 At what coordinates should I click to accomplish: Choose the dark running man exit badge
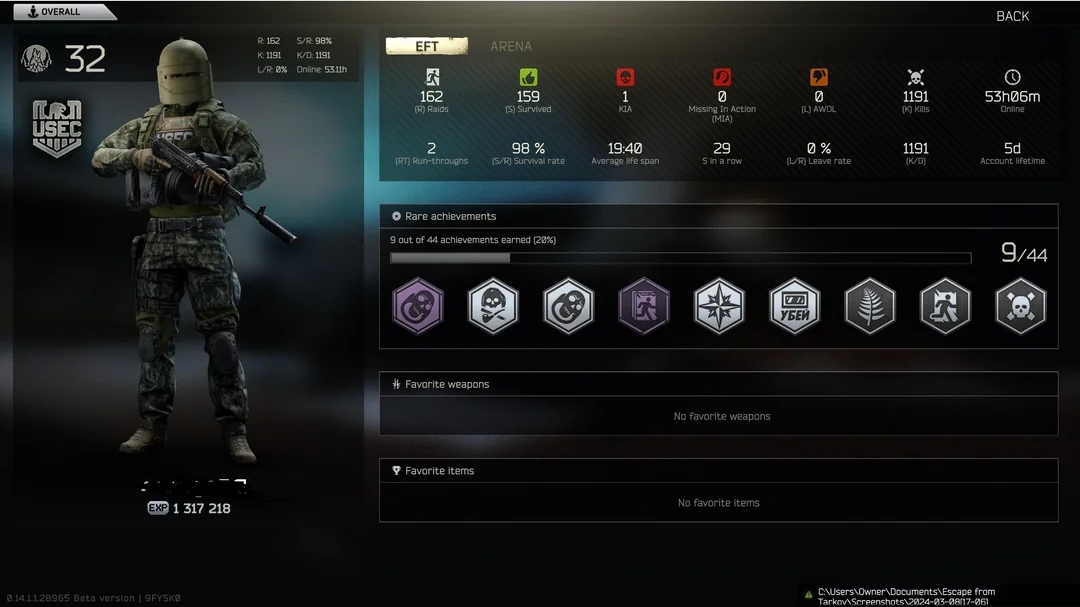point(945,306)
